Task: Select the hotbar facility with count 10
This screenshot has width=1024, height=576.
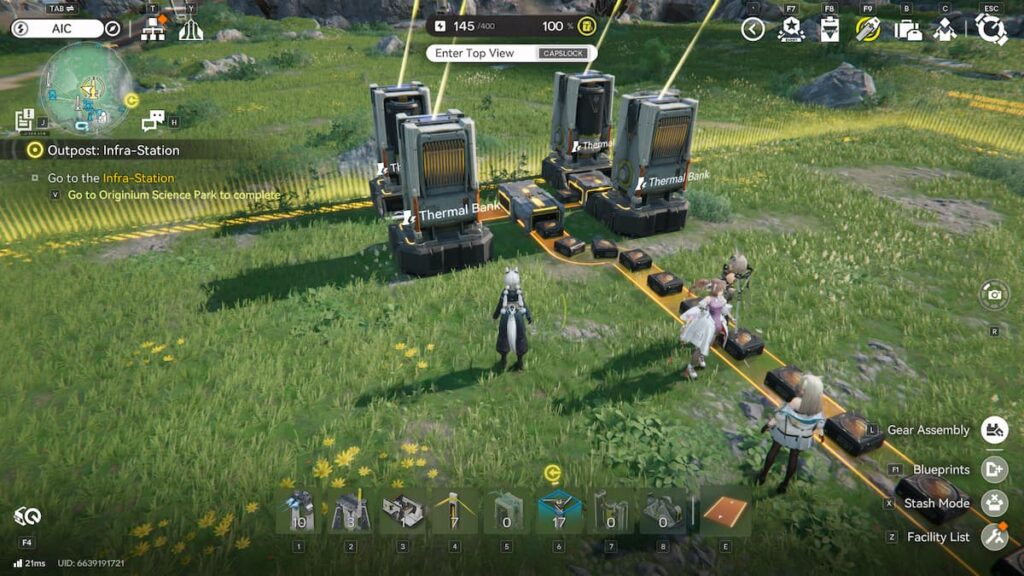Action: tap(298, 512)
